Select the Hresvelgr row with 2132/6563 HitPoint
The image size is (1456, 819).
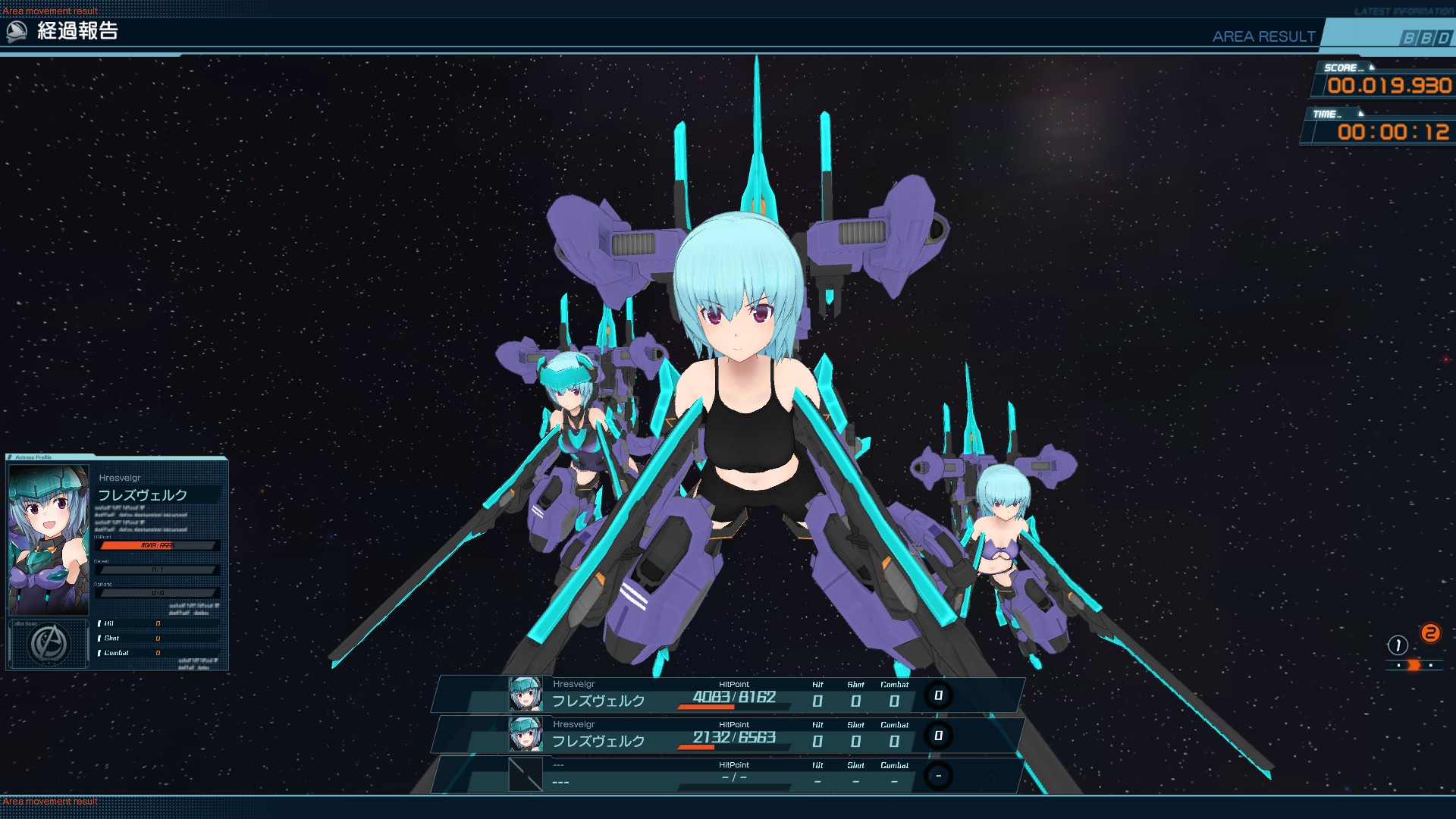[x=728, y=736]
